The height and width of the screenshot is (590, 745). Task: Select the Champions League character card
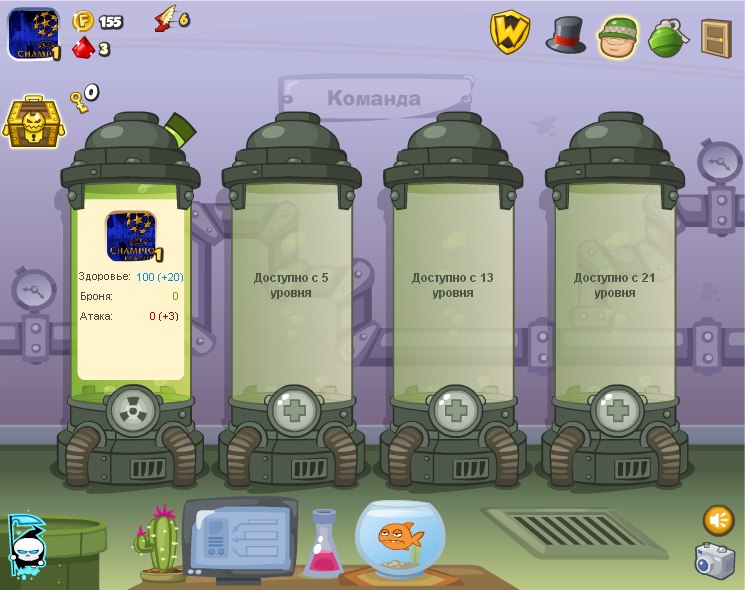[x=131, y=236]
